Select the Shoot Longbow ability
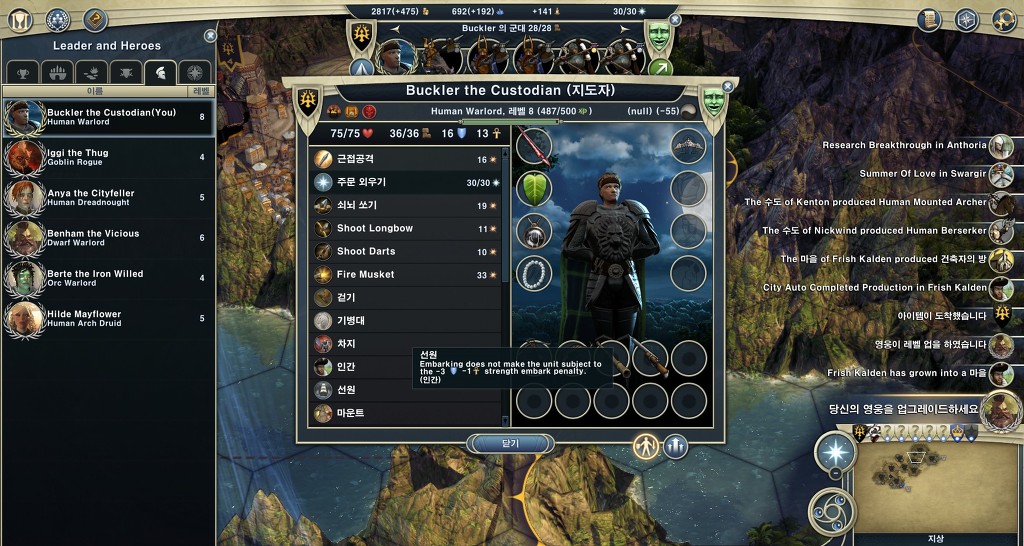Screen dimensions: 1024x546 pos(404,228)
